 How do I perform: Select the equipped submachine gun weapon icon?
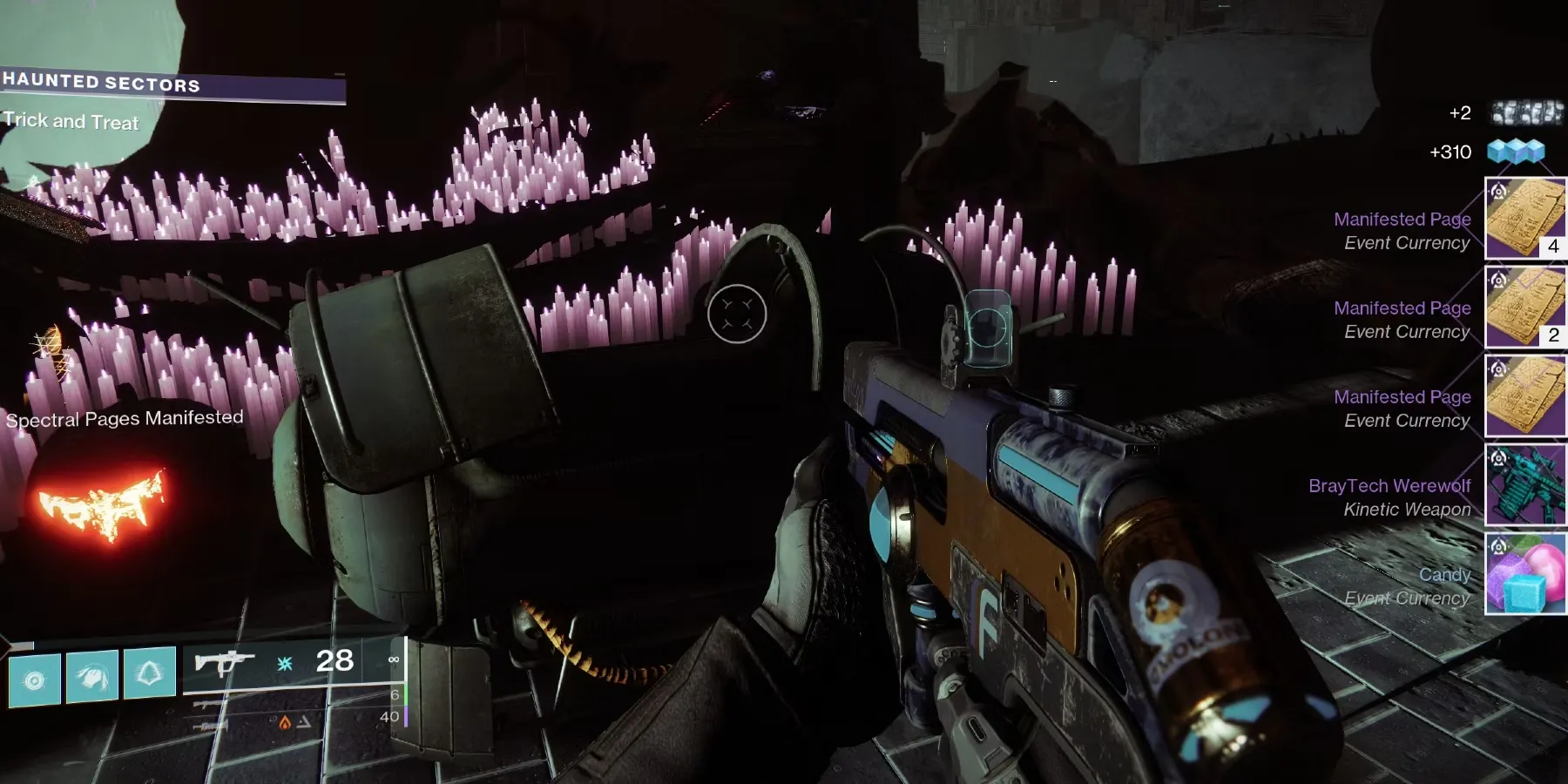(x=223, y=664)
